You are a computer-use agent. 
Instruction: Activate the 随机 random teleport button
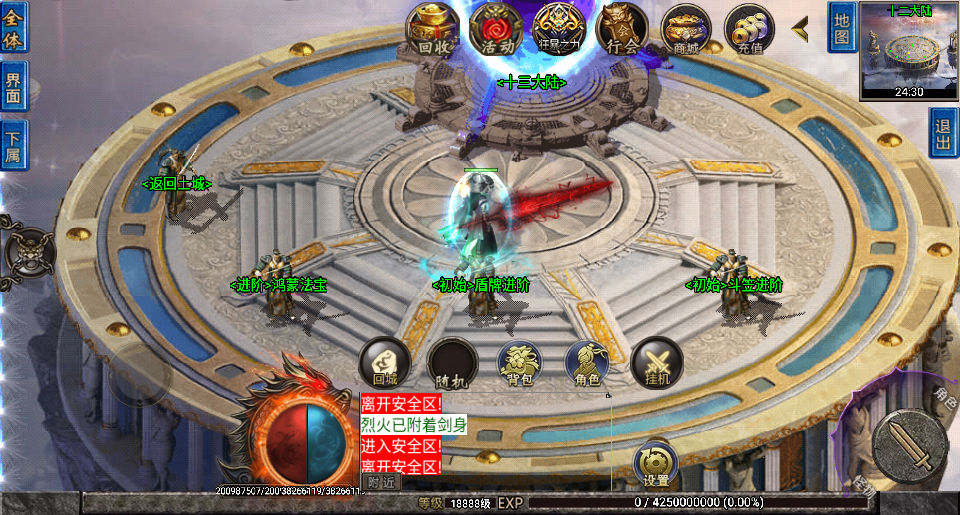pyautogui.click(x=452, y=362)
